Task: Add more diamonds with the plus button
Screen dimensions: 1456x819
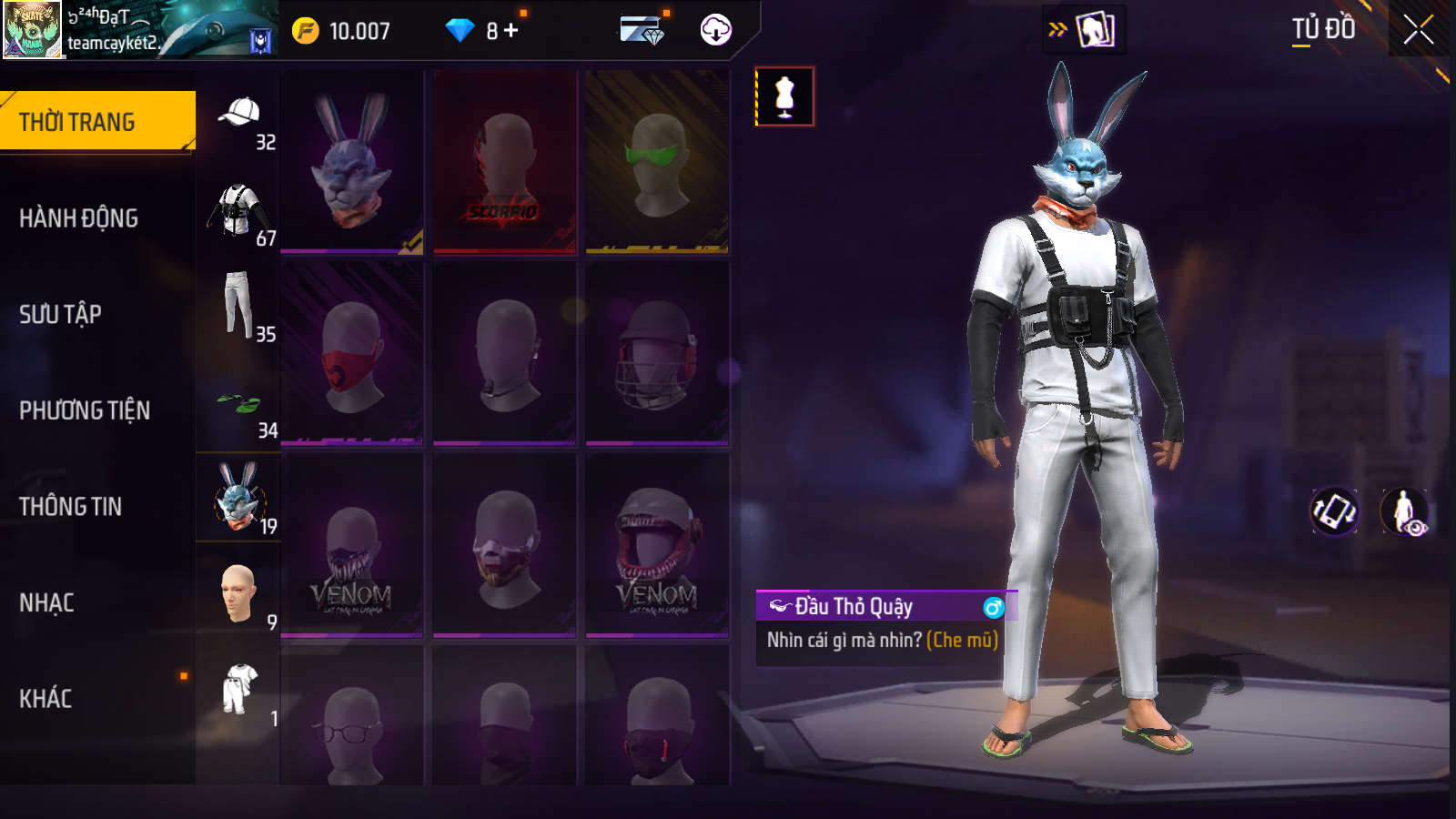Action: [511, 31]
